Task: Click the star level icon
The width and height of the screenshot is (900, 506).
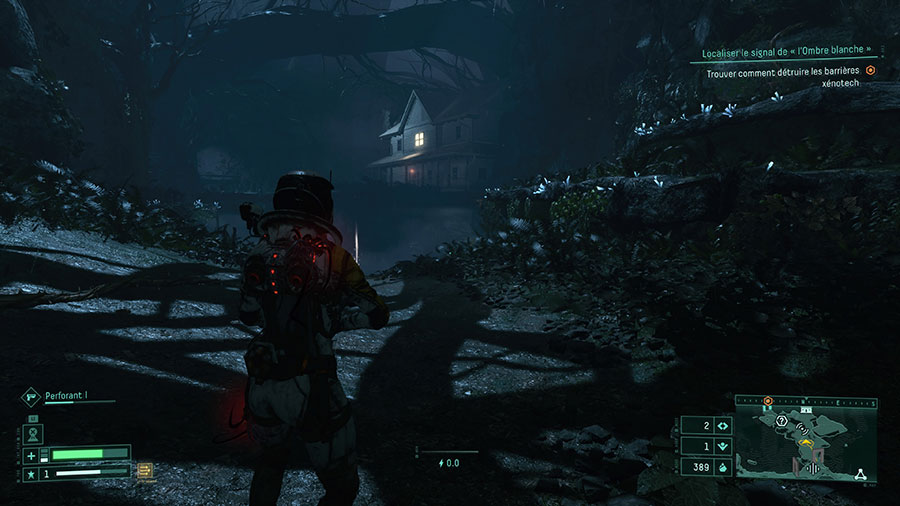Action: (x=30, y=473)
